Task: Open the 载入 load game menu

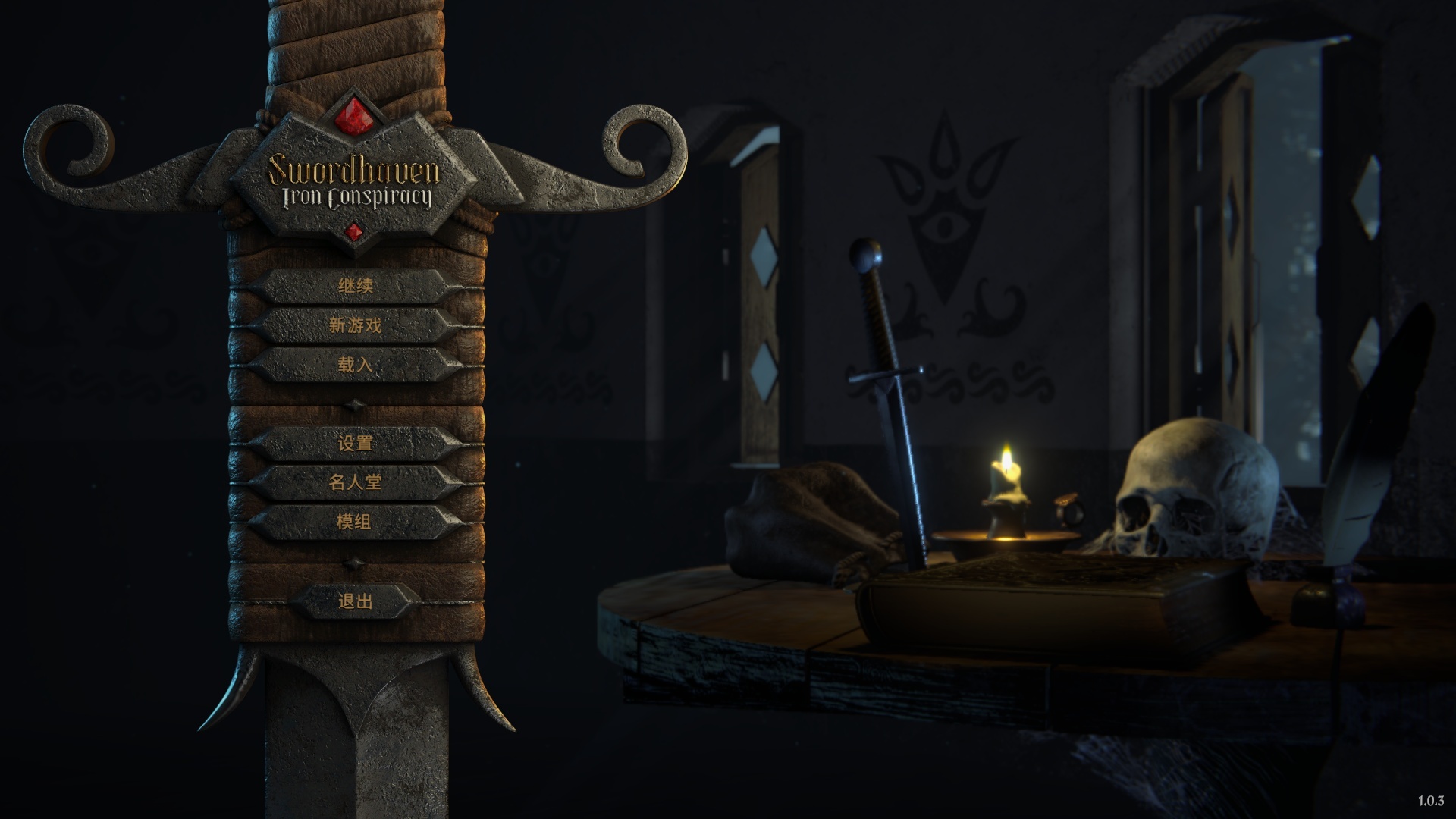Action: tap(355, 366)
